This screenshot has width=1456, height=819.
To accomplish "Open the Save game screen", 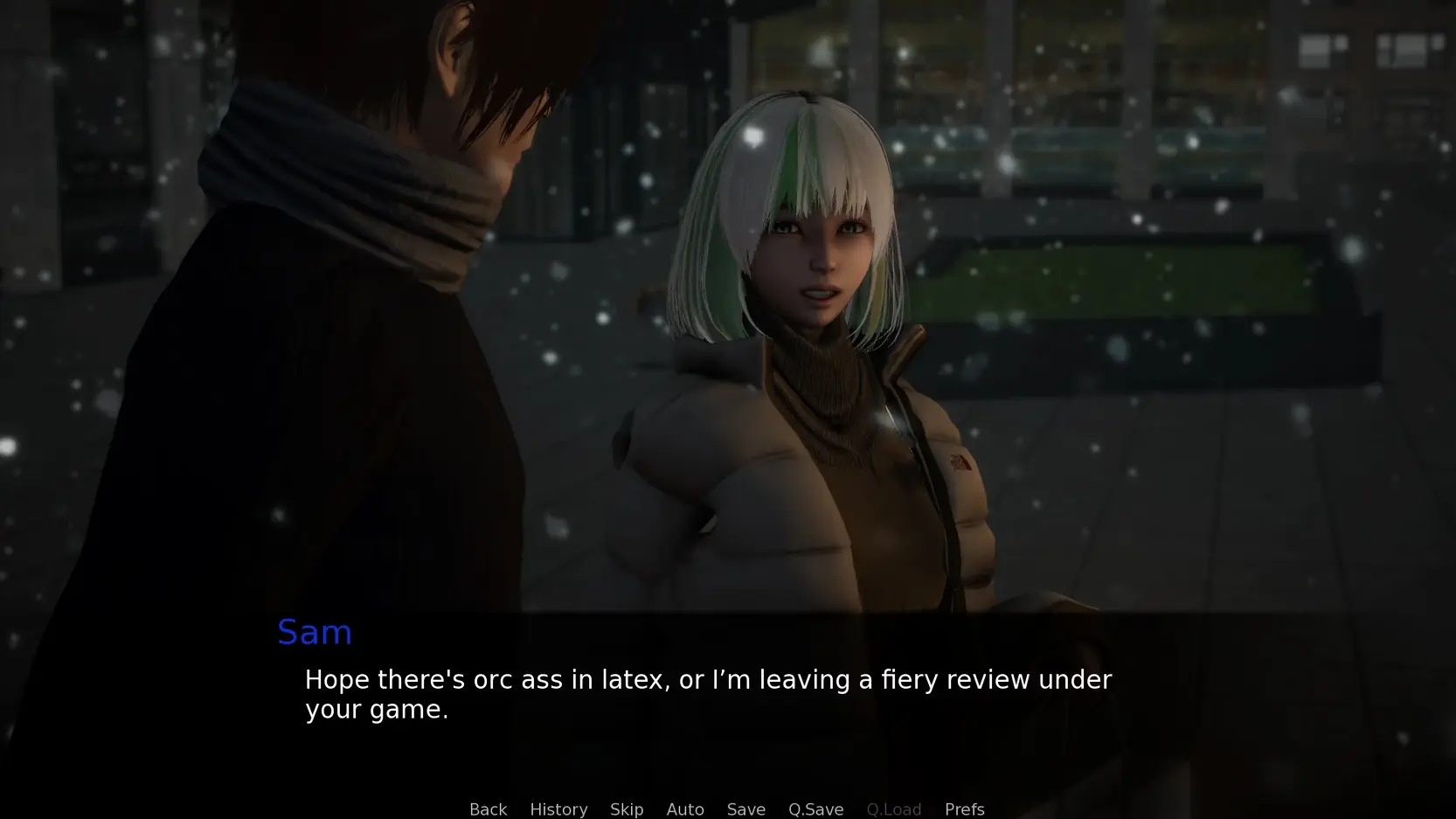I will [745, 809].
